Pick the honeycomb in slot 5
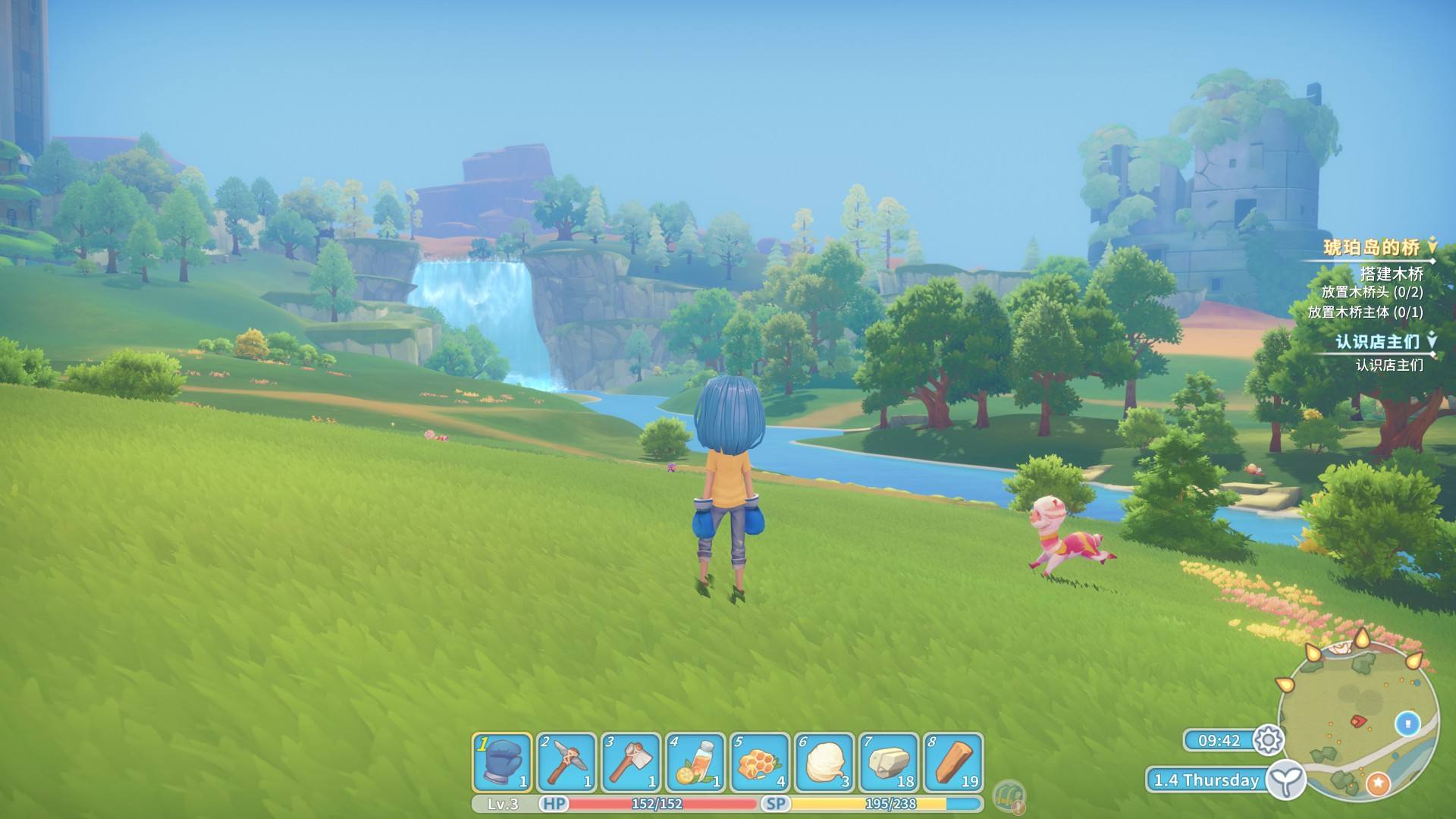 click(759, 763)
